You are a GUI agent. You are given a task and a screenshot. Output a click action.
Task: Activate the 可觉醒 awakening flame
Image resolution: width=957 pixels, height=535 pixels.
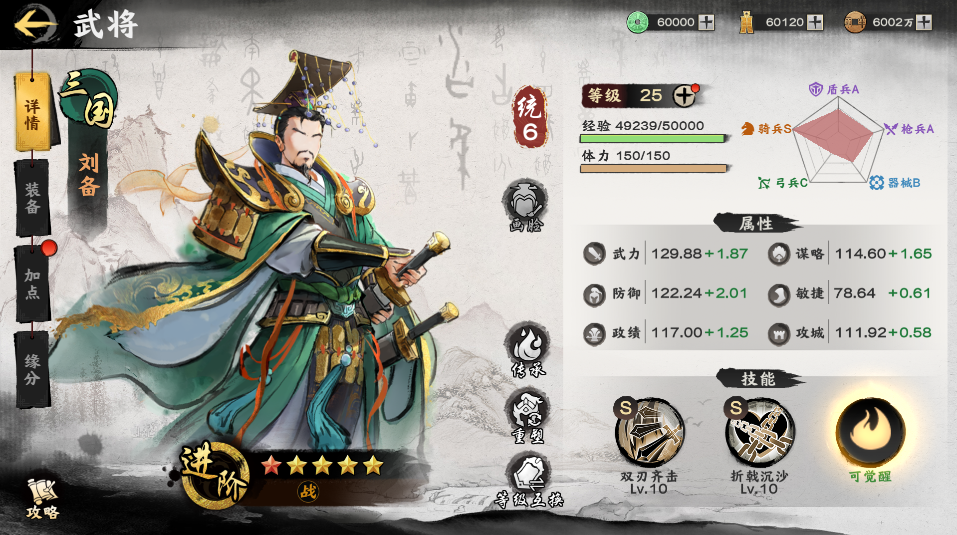click(870, 432)
